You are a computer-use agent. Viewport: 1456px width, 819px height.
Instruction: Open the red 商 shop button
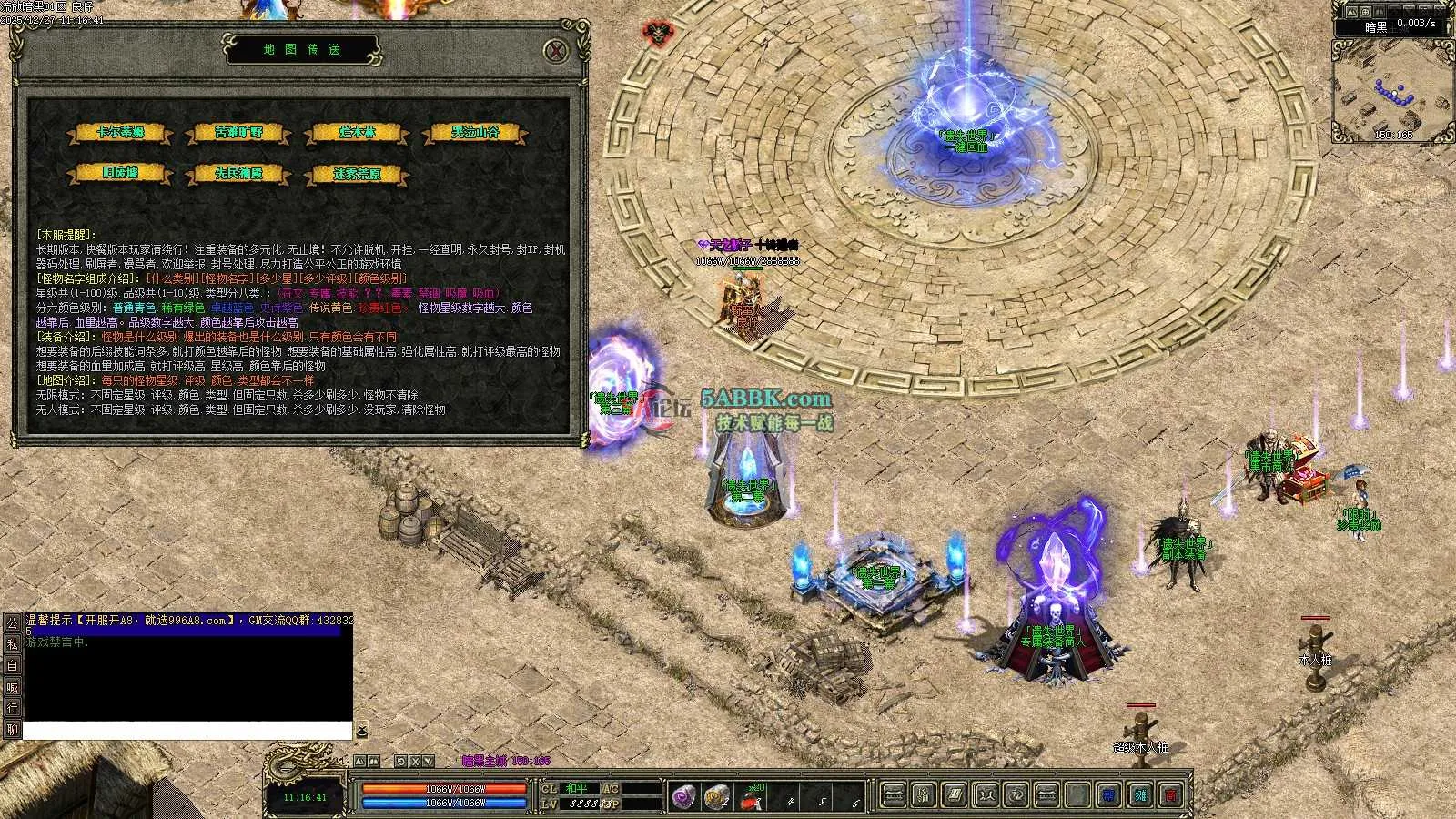pos(1171,796)
